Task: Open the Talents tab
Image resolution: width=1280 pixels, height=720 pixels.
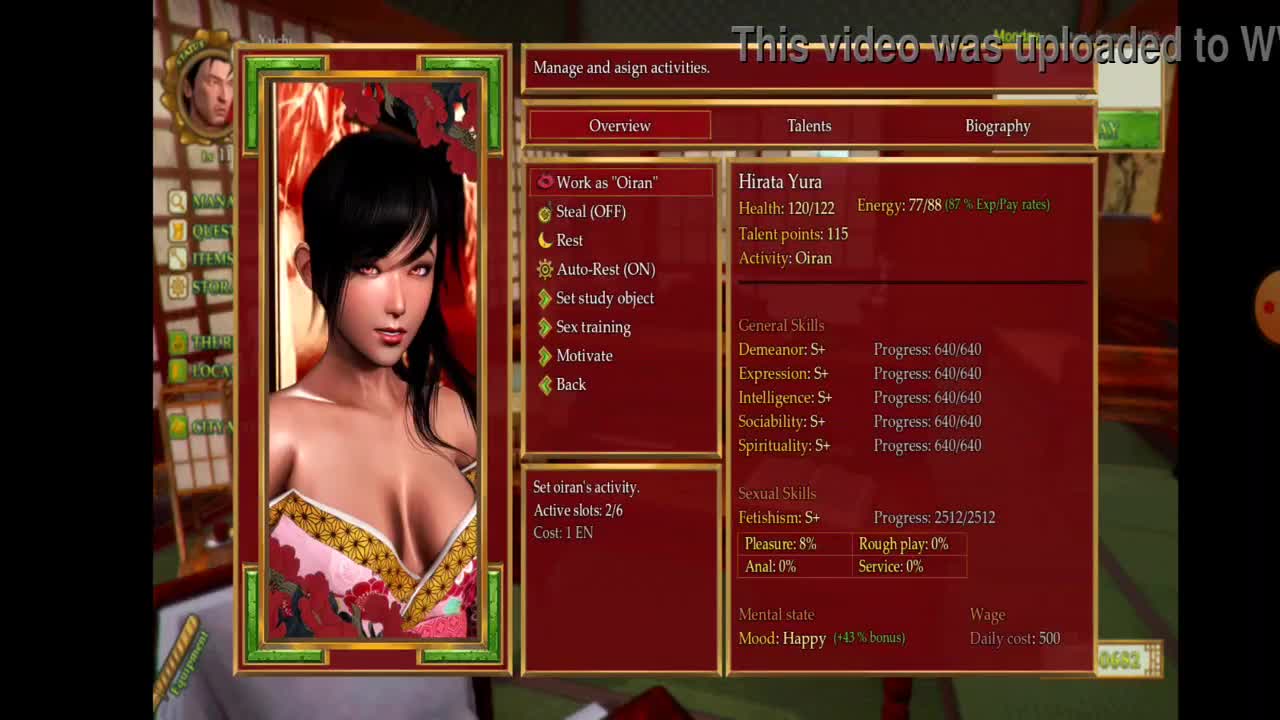Action: point(809,126)
